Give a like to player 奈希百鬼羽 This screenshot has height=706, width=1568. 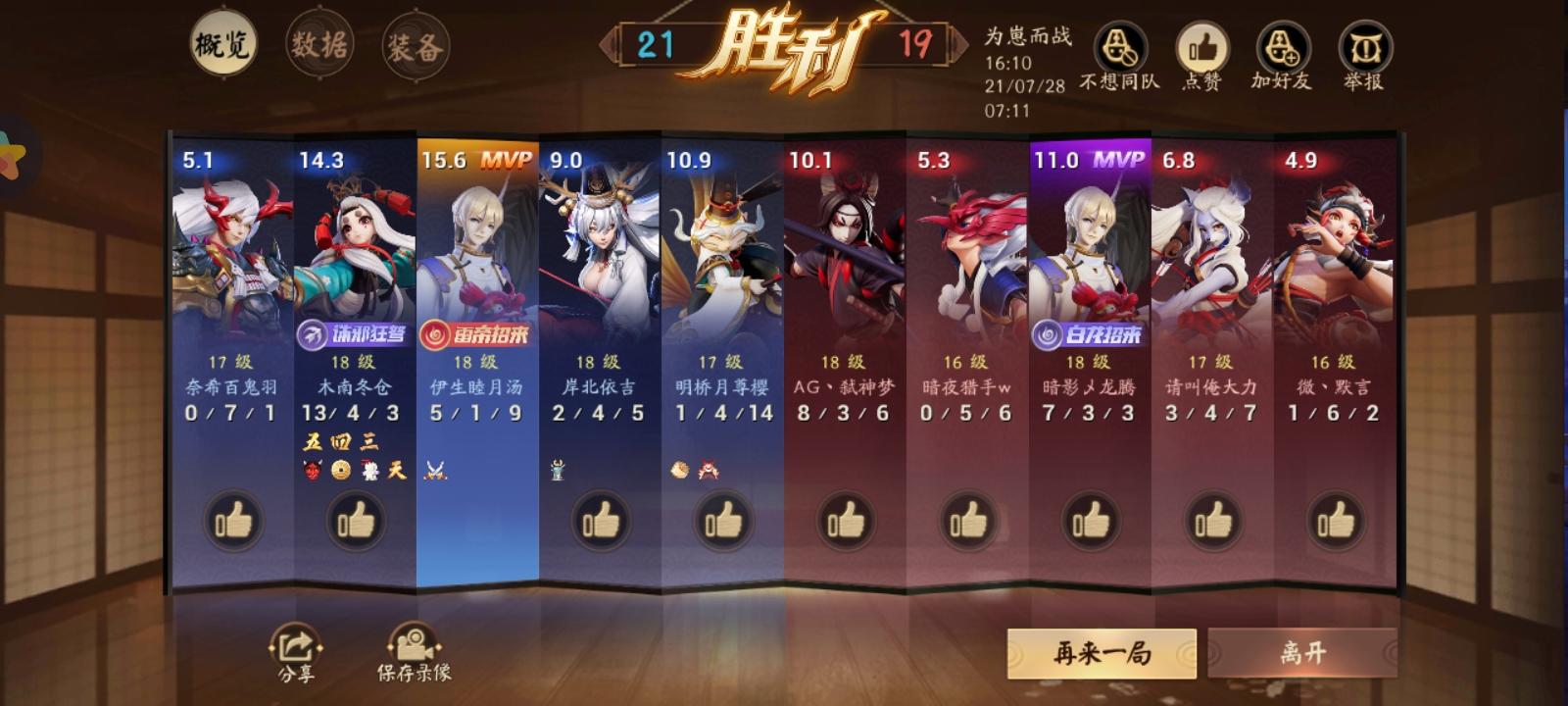(x=232, y=521)
